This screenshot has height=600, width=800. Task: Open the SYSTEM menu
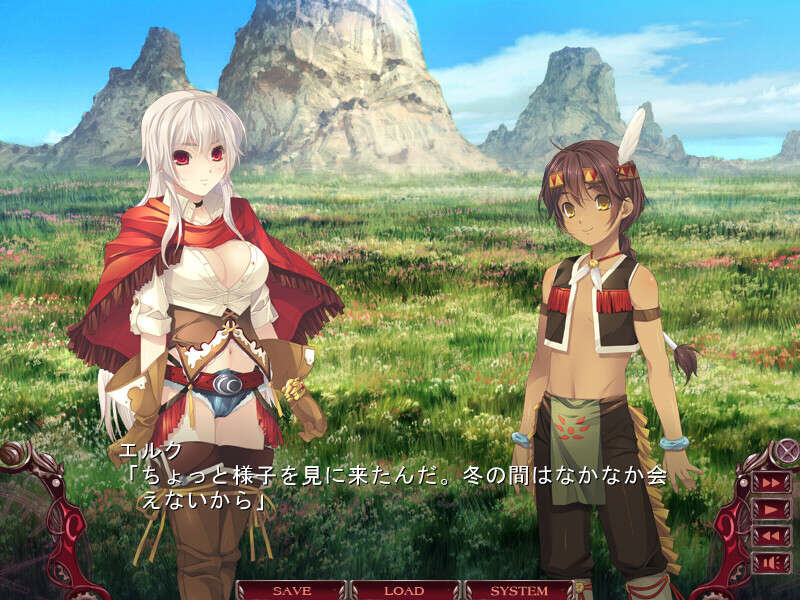(518, 590)
